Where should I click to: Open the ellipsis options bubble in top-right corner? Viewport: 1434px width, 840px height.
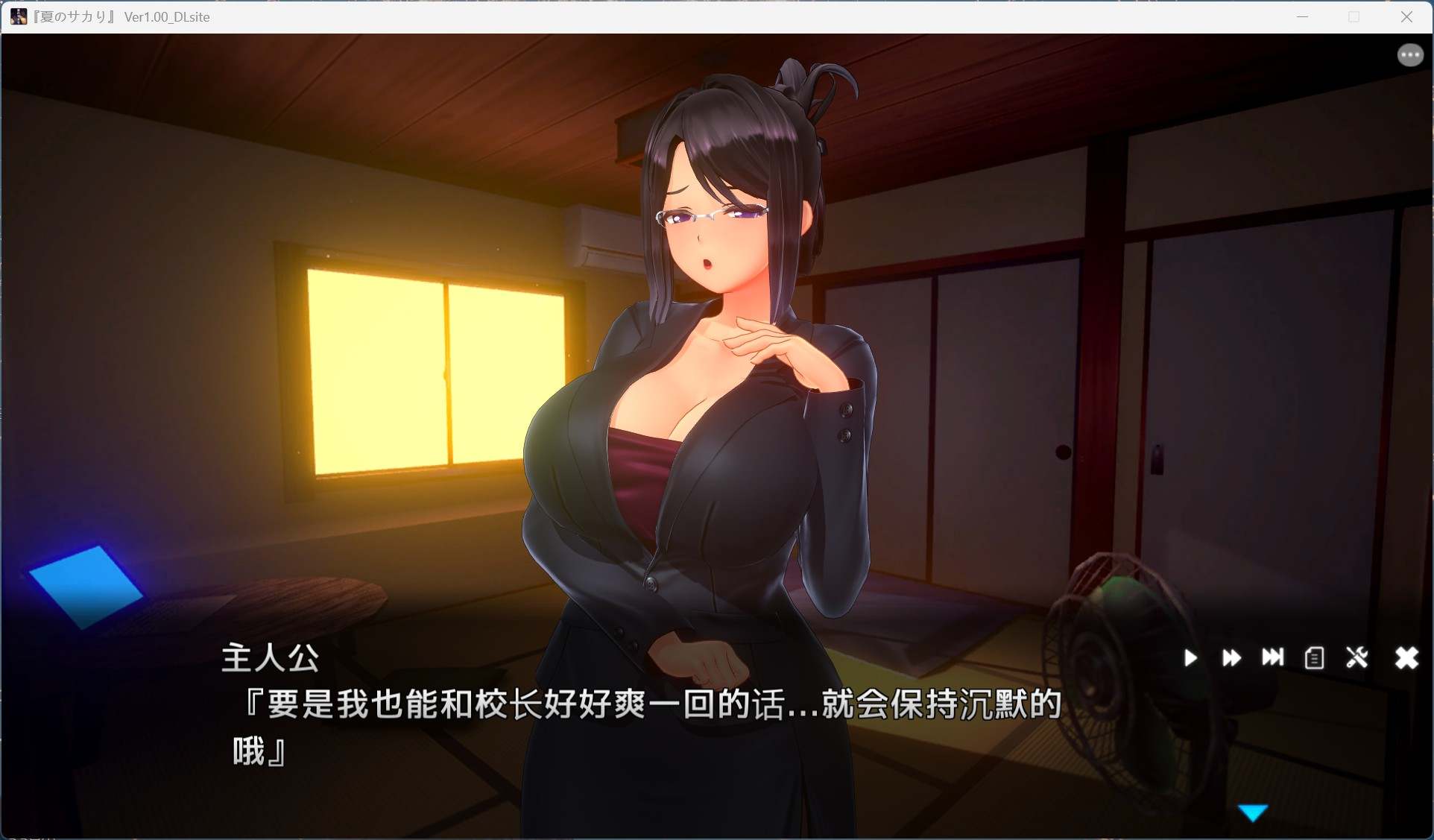click(1410, 54)
